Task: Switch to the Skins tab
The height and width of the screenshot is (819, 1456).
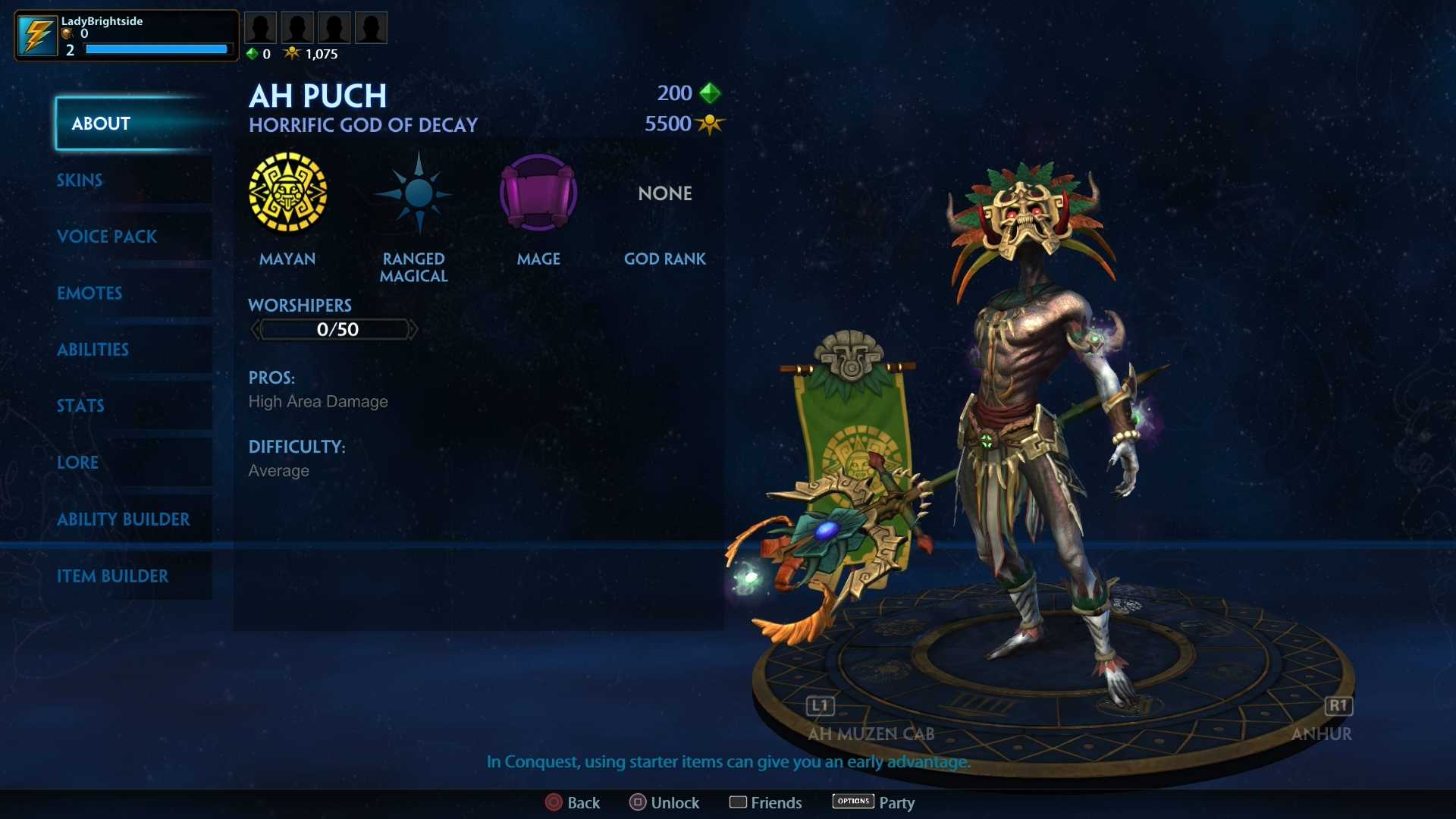Action: (x=80, y=180)
